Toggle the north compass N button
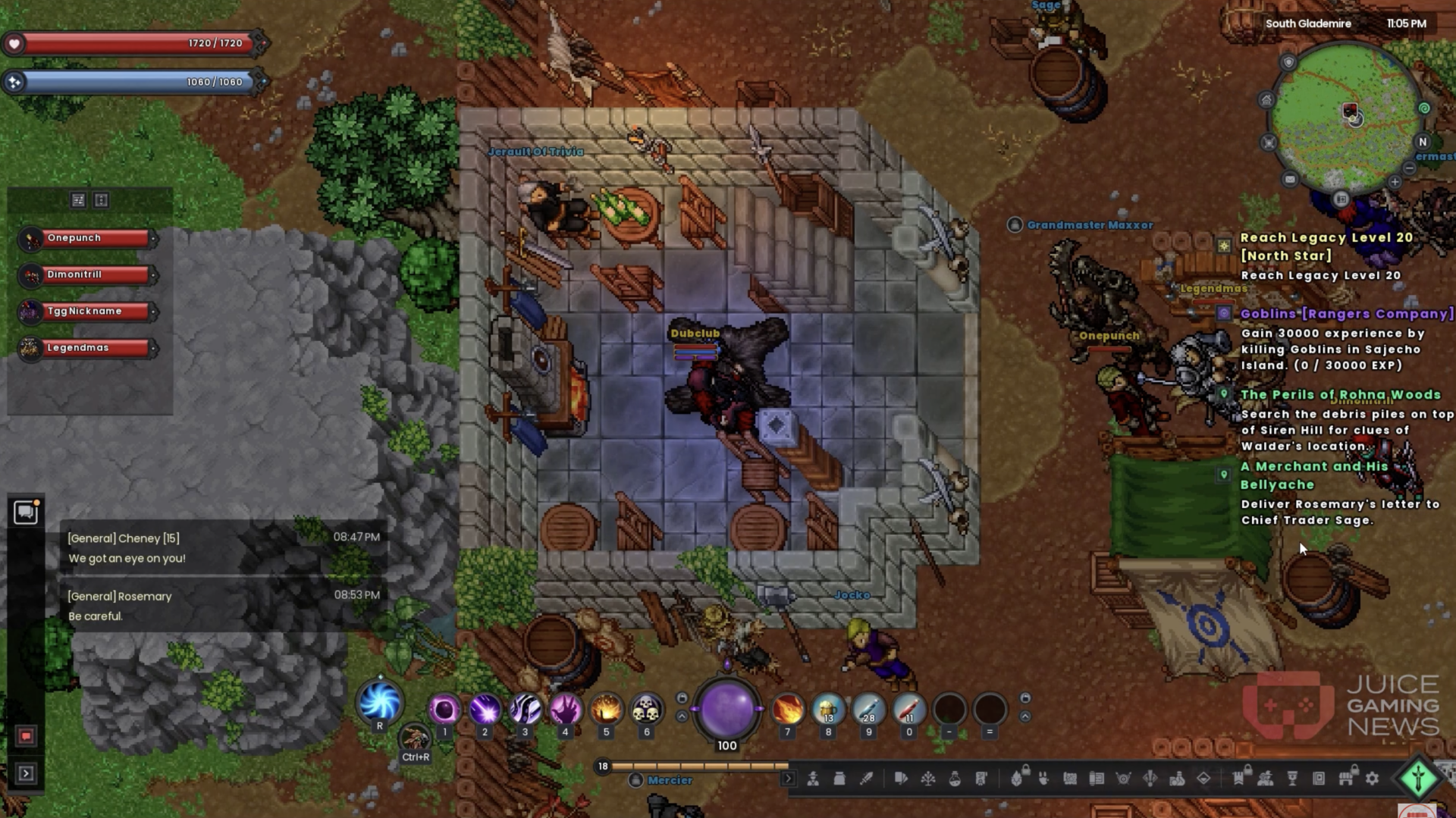Screen dimensions: 1456x818 [1423, 142]
